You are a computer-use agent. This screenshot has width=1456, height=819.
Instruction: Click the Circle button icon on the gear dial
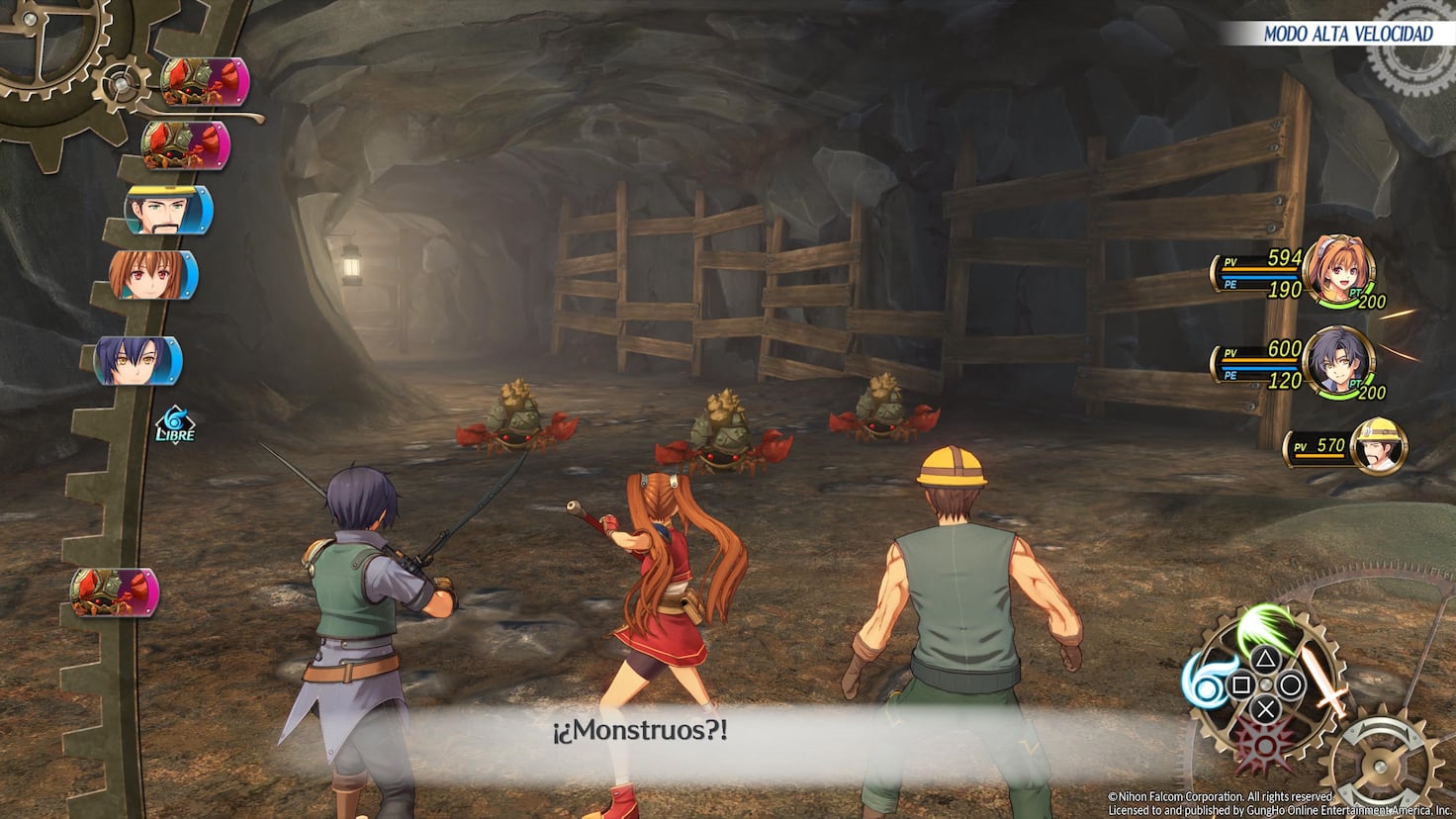coord(1290,683)
